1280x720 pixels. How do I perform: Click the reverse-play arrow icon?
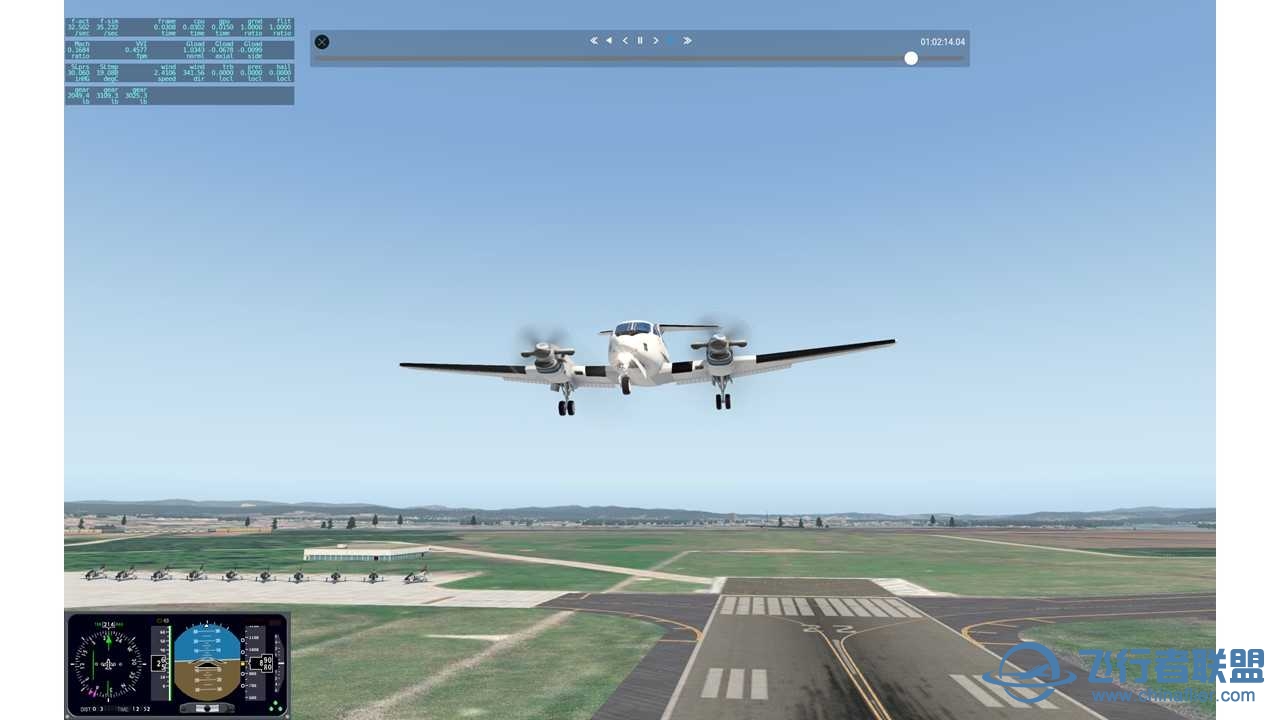point(609,40)
